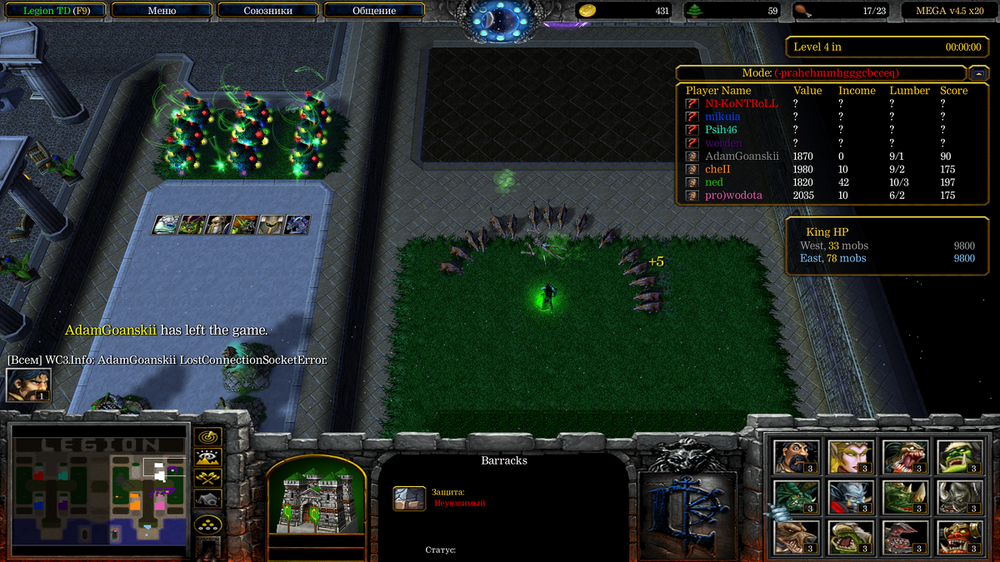Collapse the multiboard scoreboard with the arrow button

[x=980, y=73]
